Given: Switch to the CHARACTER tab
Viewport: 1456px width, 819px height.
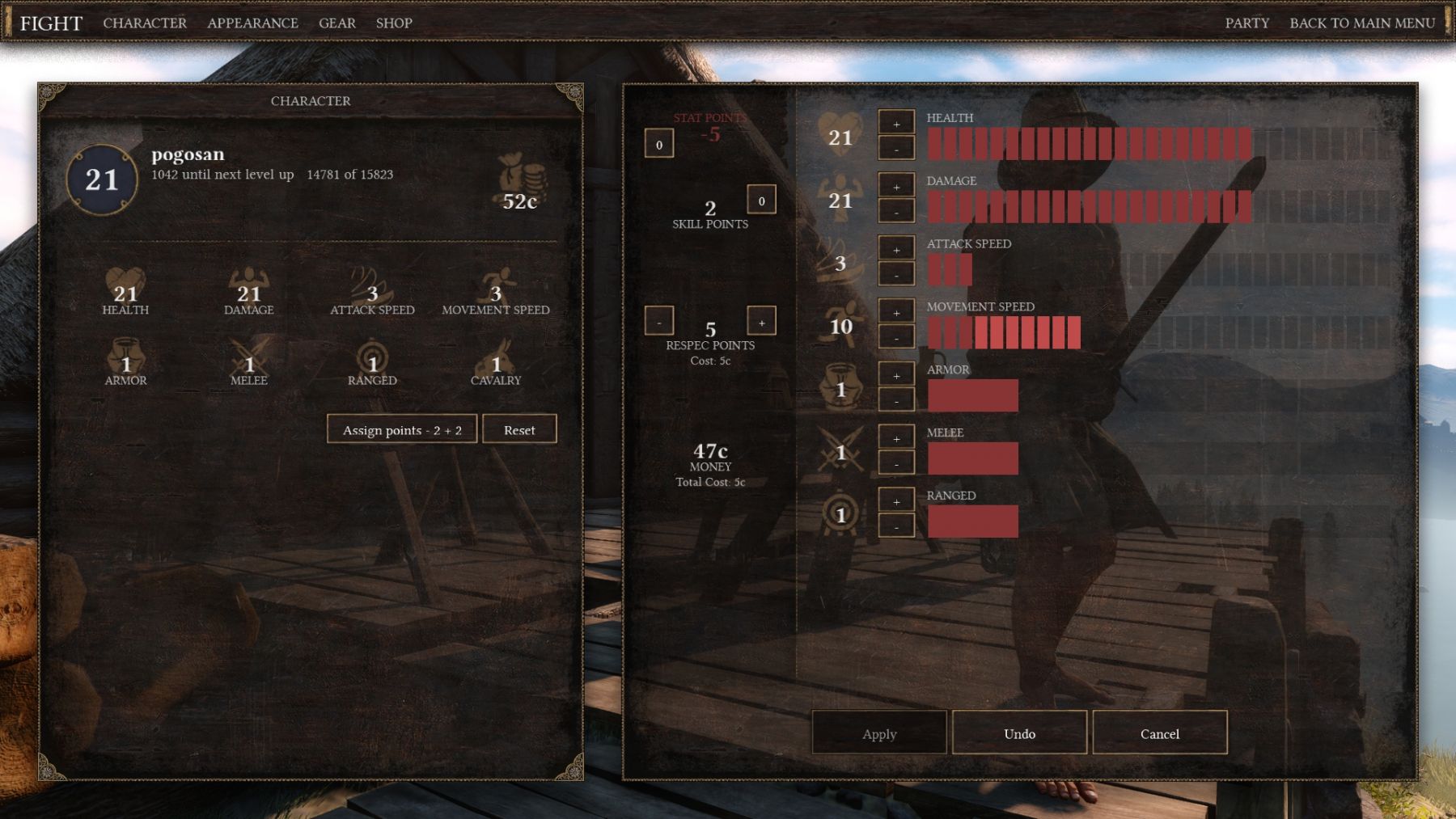Looking at the screenshot, I should click(x=145, y=23).
